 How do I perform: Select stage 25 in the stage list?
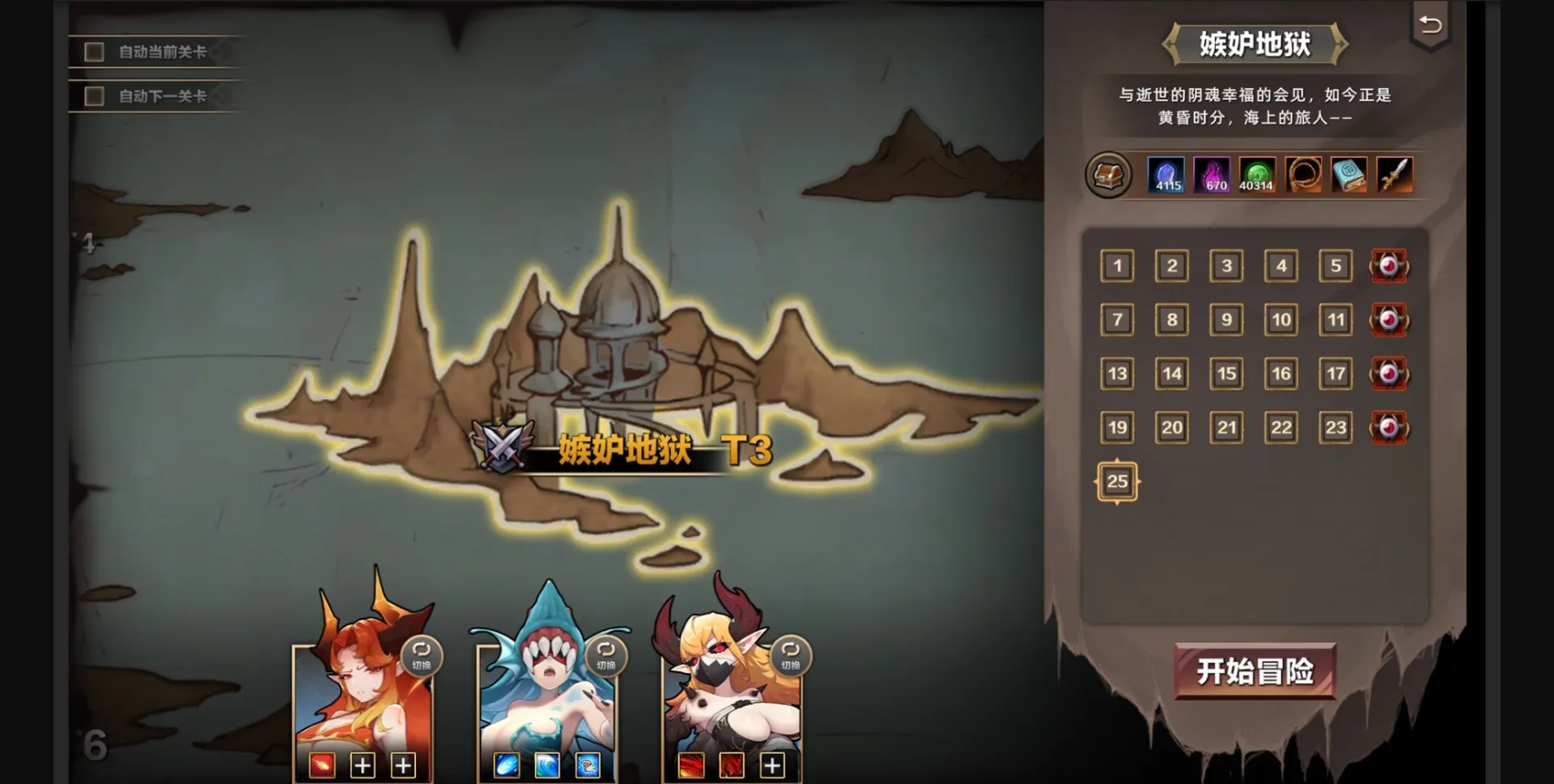click(x=1117, y=481)
